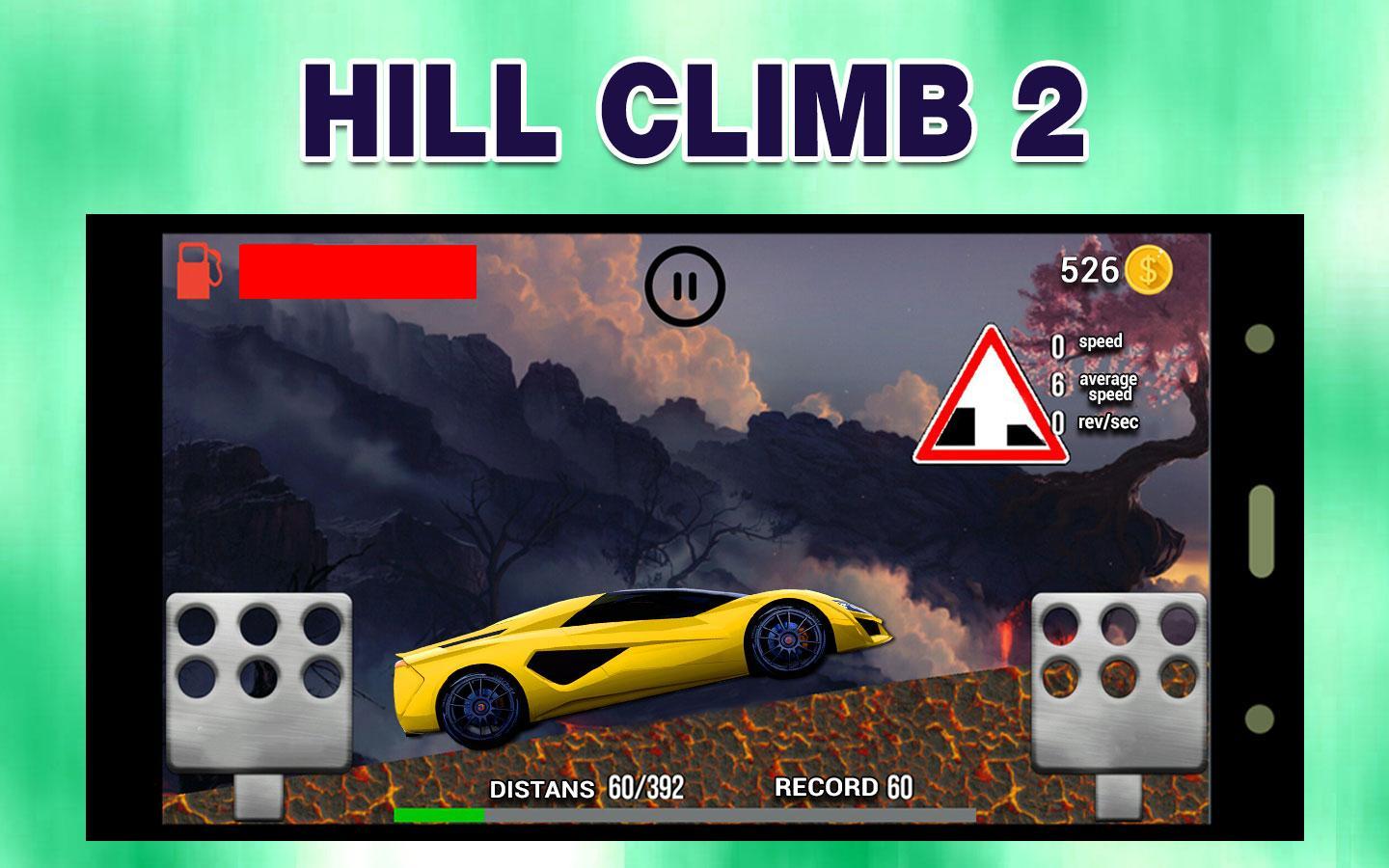
Task: Click the pause button to stop racing
Action: point(686,284)
